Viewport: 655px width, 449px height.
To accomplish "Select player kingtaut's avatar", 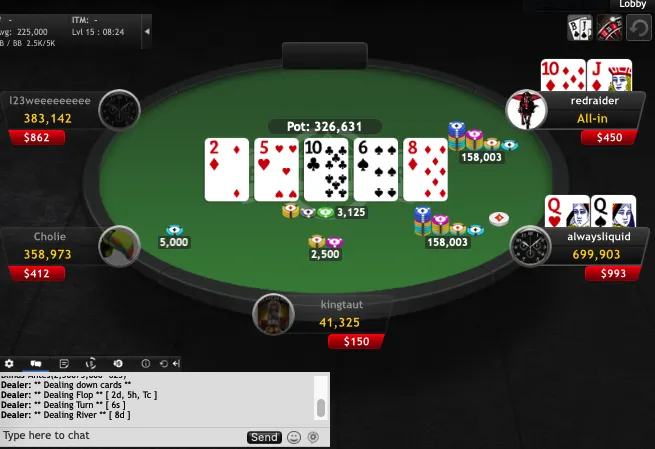I will [x=273, y=314].
